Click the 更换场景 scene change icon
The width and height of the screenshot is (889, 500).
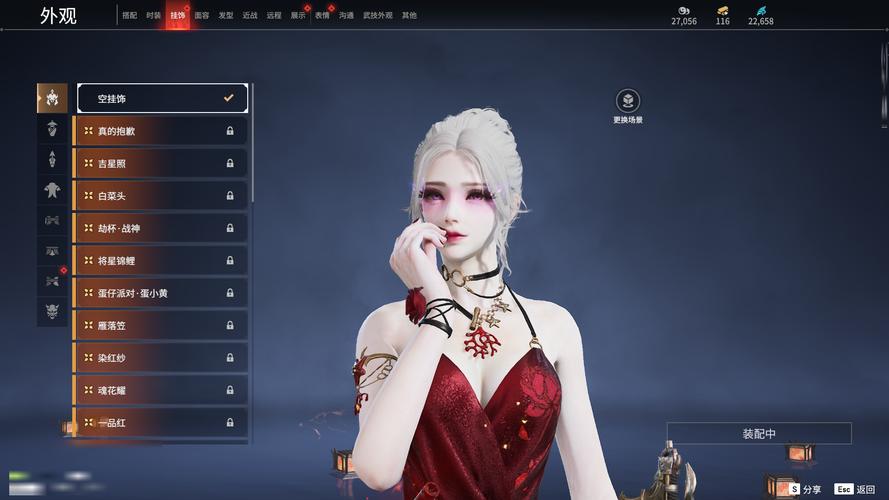628,101
